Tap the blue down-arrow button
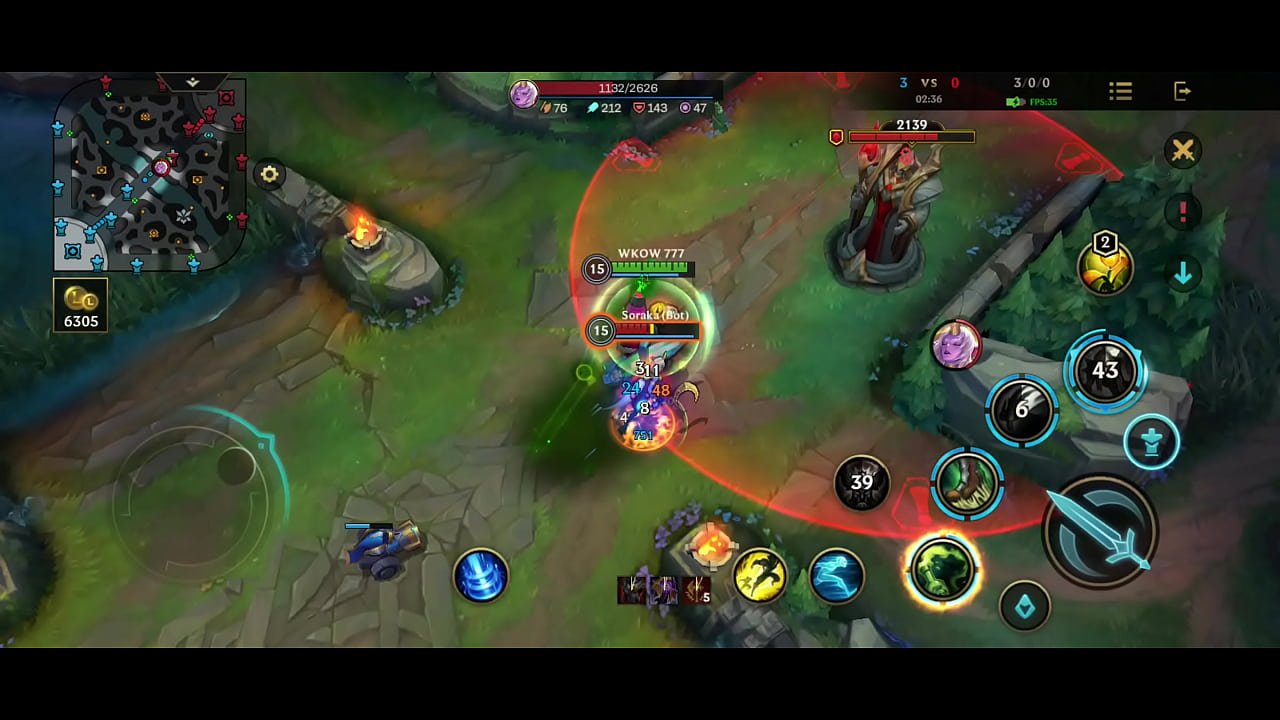 pyautogui.click(x=1183, y=273)
